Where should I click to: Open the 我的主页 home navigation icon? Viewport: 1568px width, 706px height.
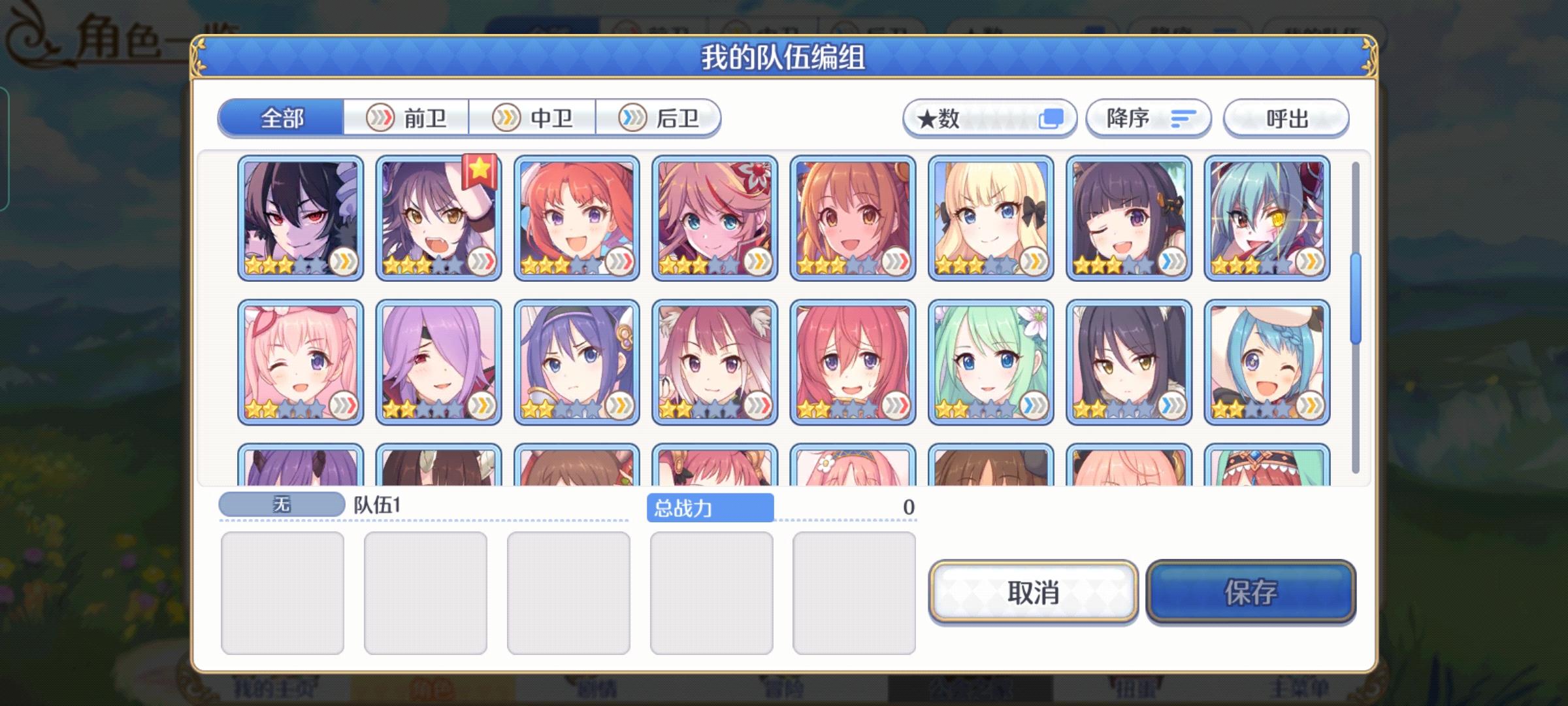click(274, 690)
